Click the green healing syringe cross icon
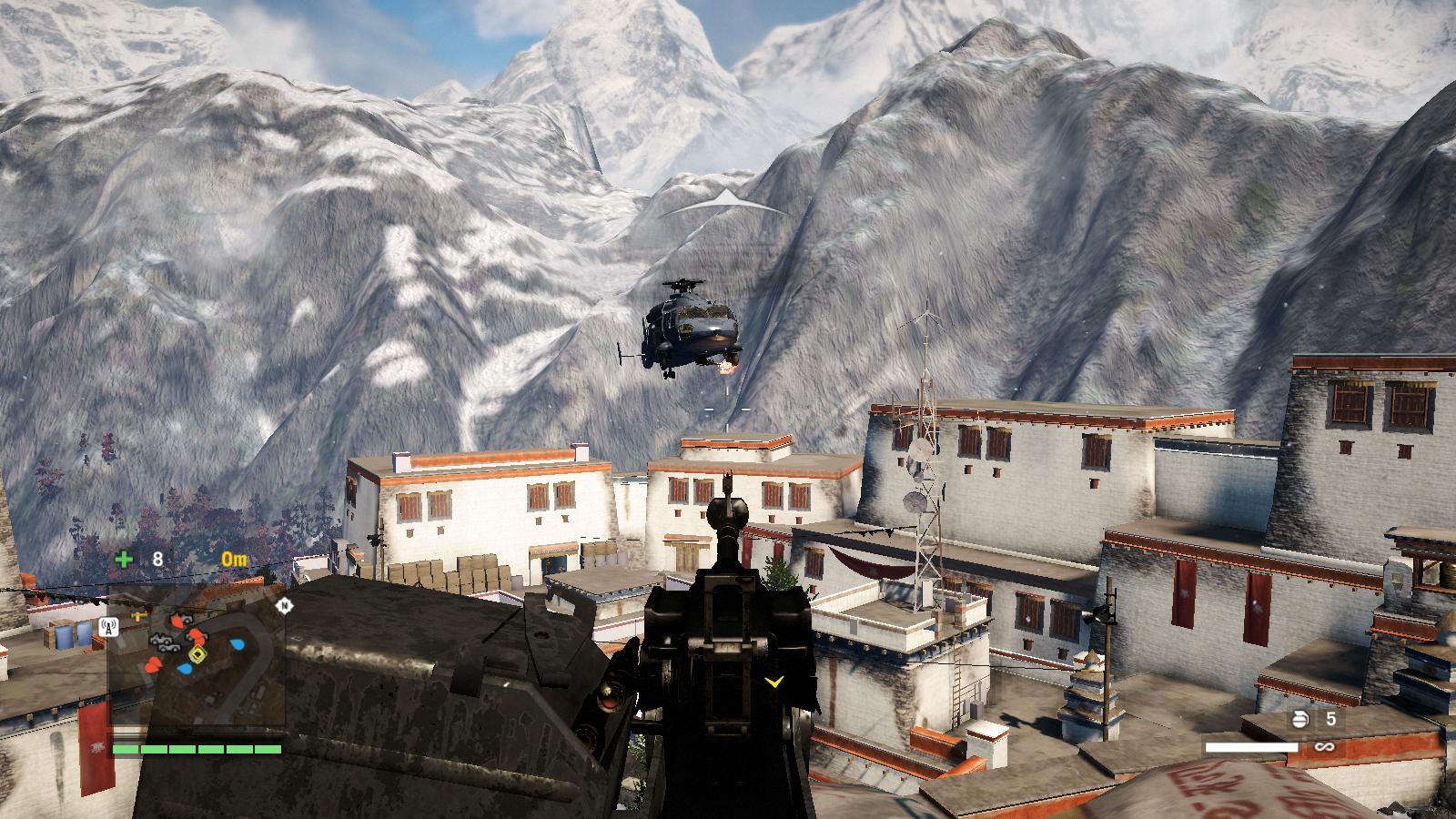The height and width of the screenshot is (819, 1456). click(123, 559)
